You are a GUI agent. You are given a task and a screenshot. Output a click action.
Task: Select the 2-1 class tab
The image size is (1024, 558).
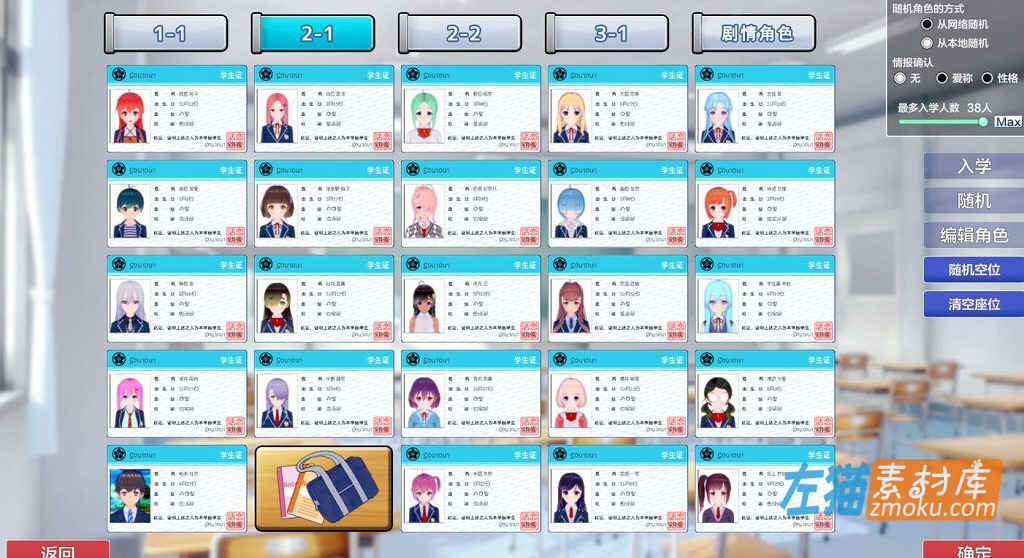pos(315,33)
